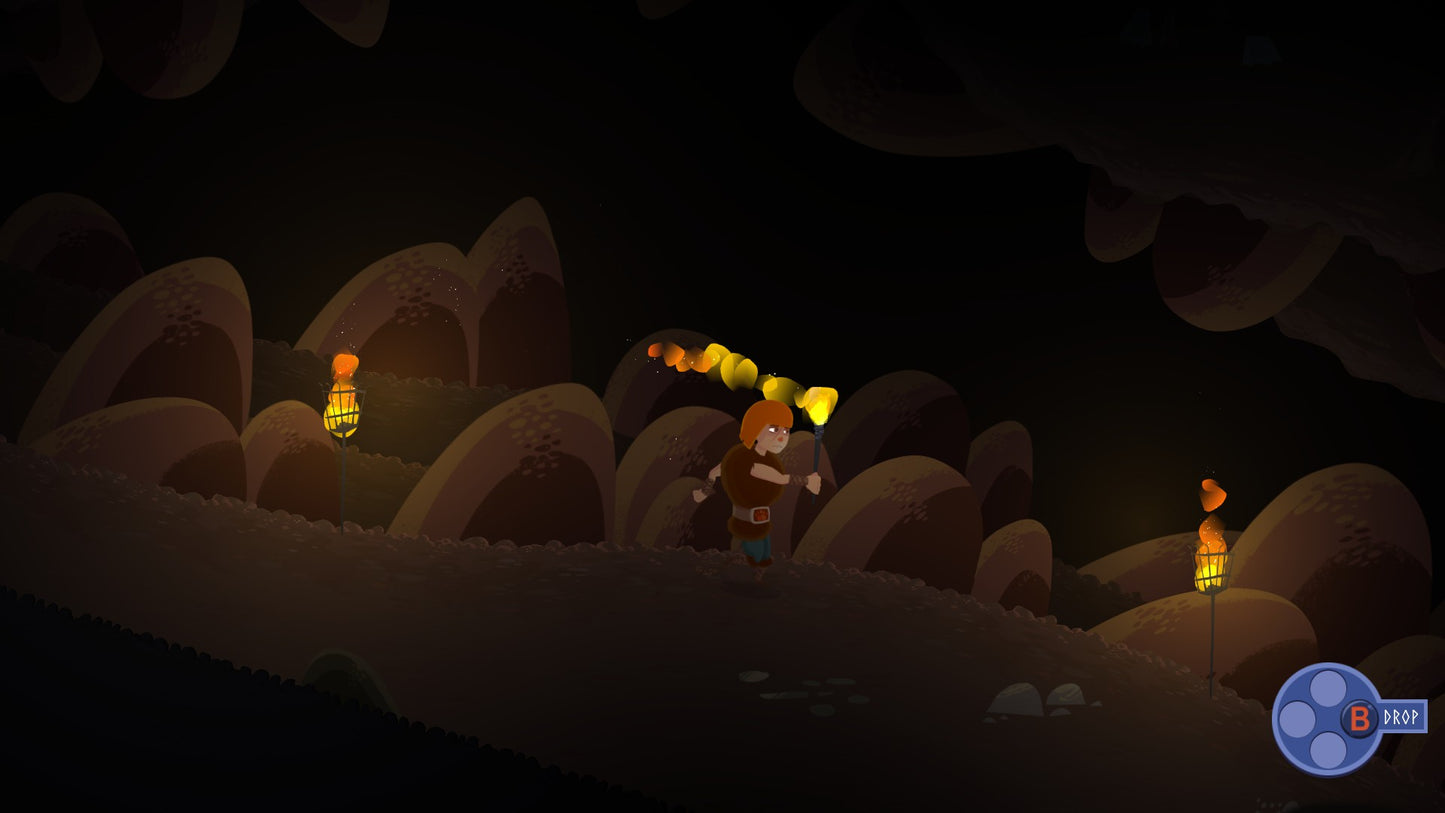Screen dimensions: 1445x813
Task: Click the lit torch on the right slope
Action: click(x=1211, y=568)
